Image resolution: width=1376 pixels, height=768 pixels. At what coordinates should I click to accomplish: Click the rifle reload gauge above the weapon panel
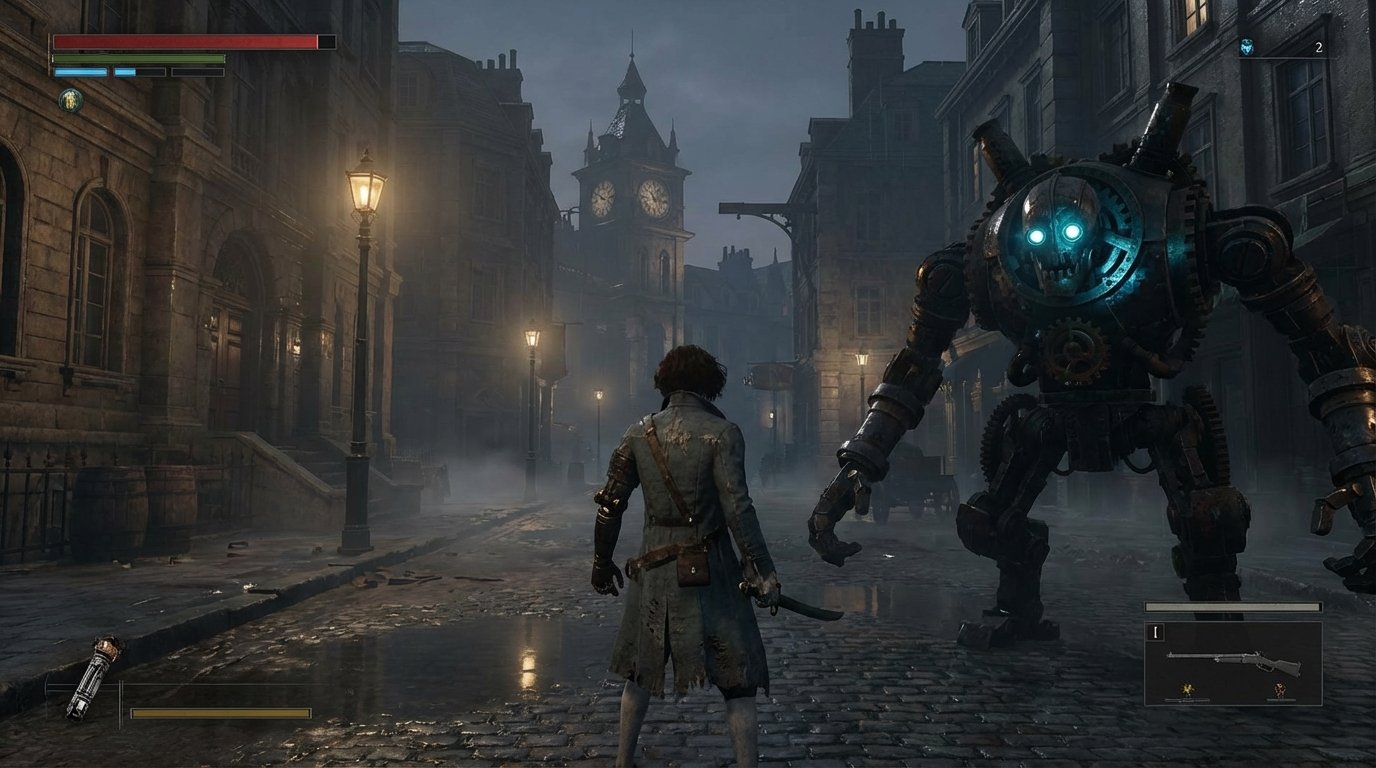pos(1233,606)
